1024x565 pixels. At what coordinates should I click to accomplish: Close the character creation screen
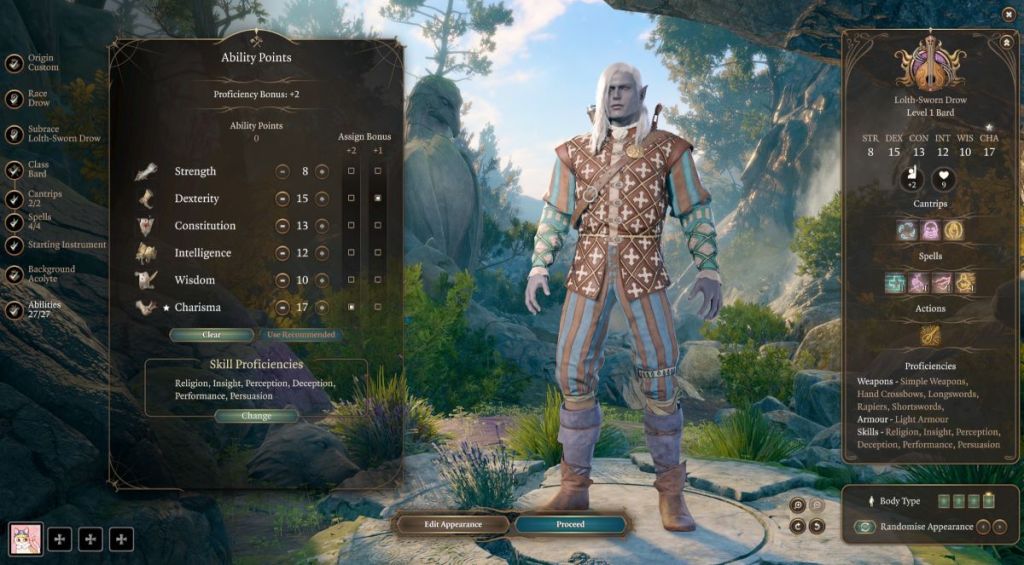pyautogui.click(x=1008, y=13)
